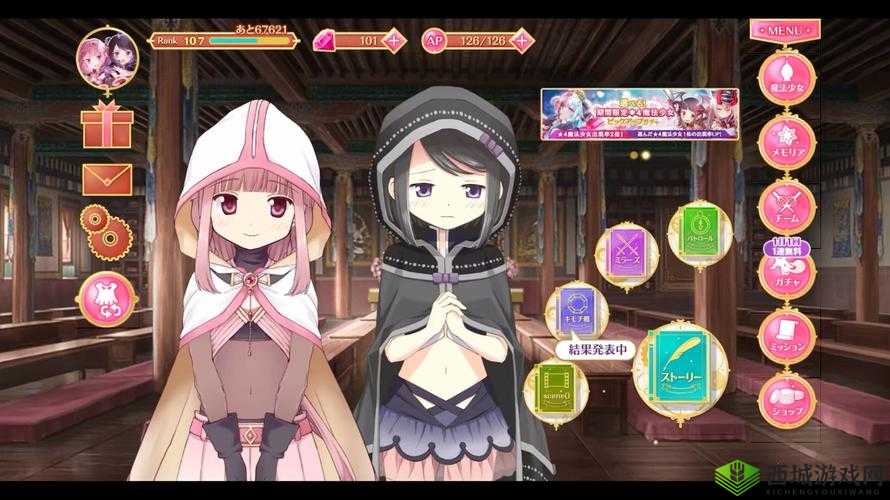Check the mail envelope icon
Image resolution: width=890 pixels, height=500 pixels.
(107, 179)
